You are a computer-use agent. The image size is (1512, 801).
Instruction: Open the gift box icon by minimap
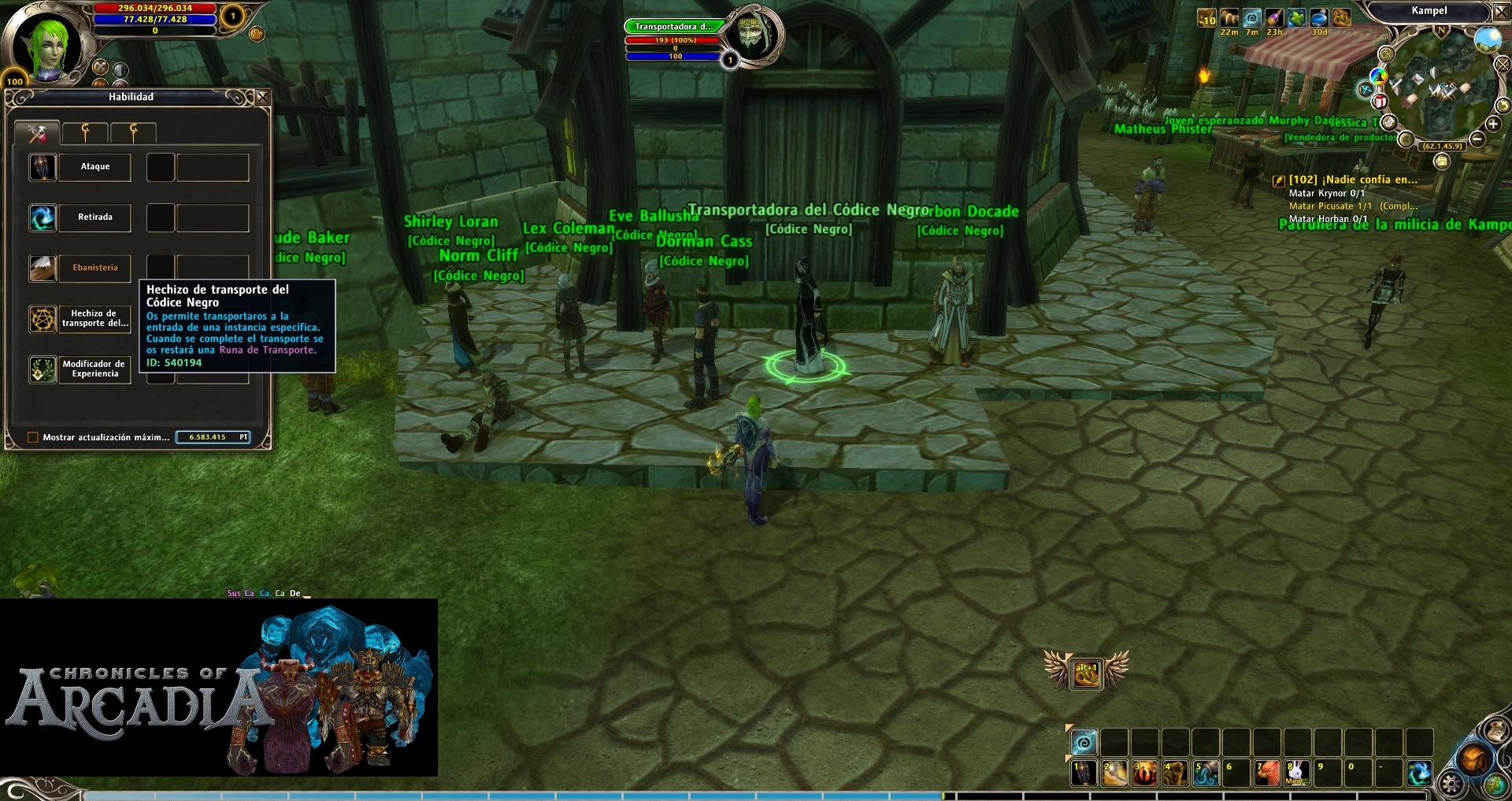click(1380, 102)
